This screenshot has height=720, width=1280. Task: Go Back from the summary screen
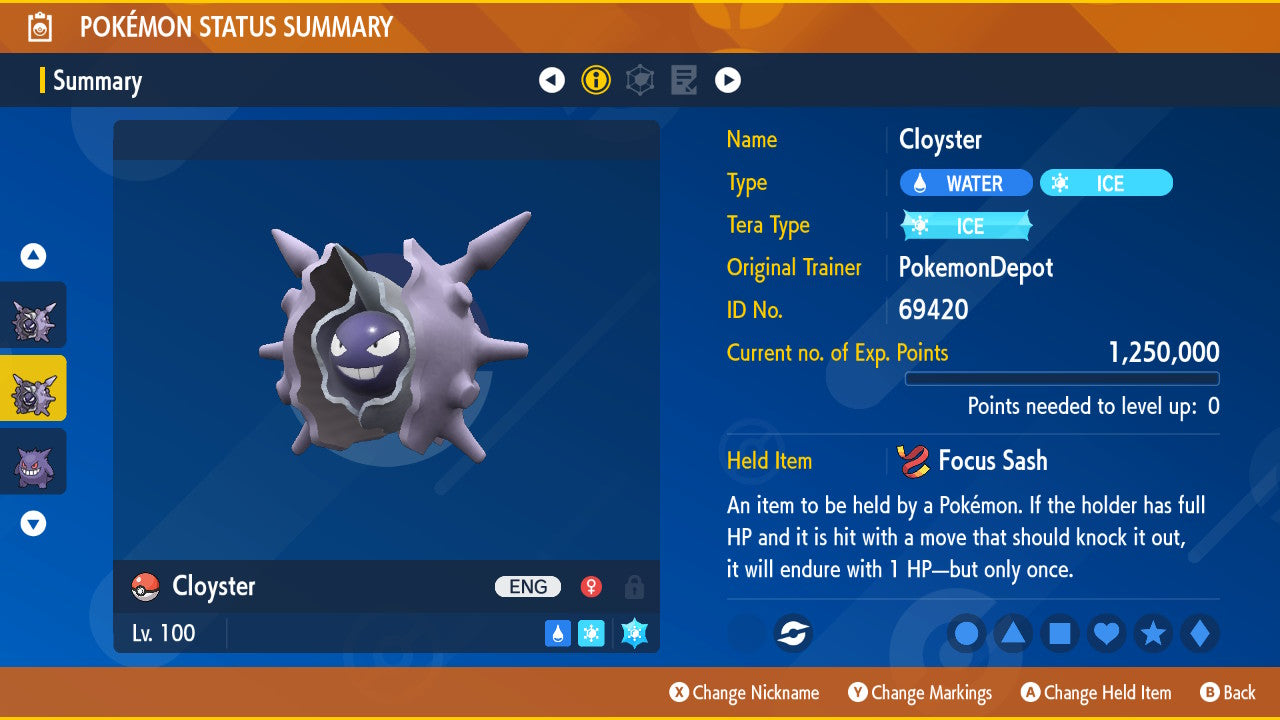point(1228,693)
